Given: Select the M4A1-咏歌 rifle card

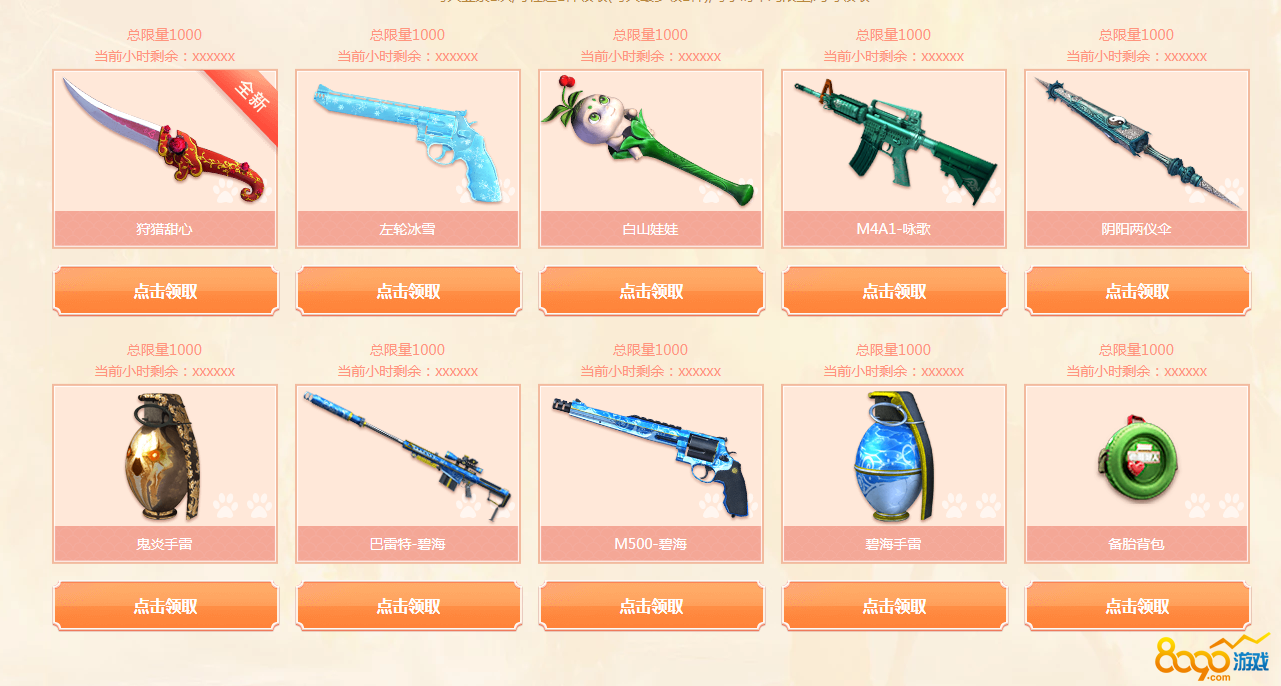Looking at the screenshot, I should coord(894,145).
